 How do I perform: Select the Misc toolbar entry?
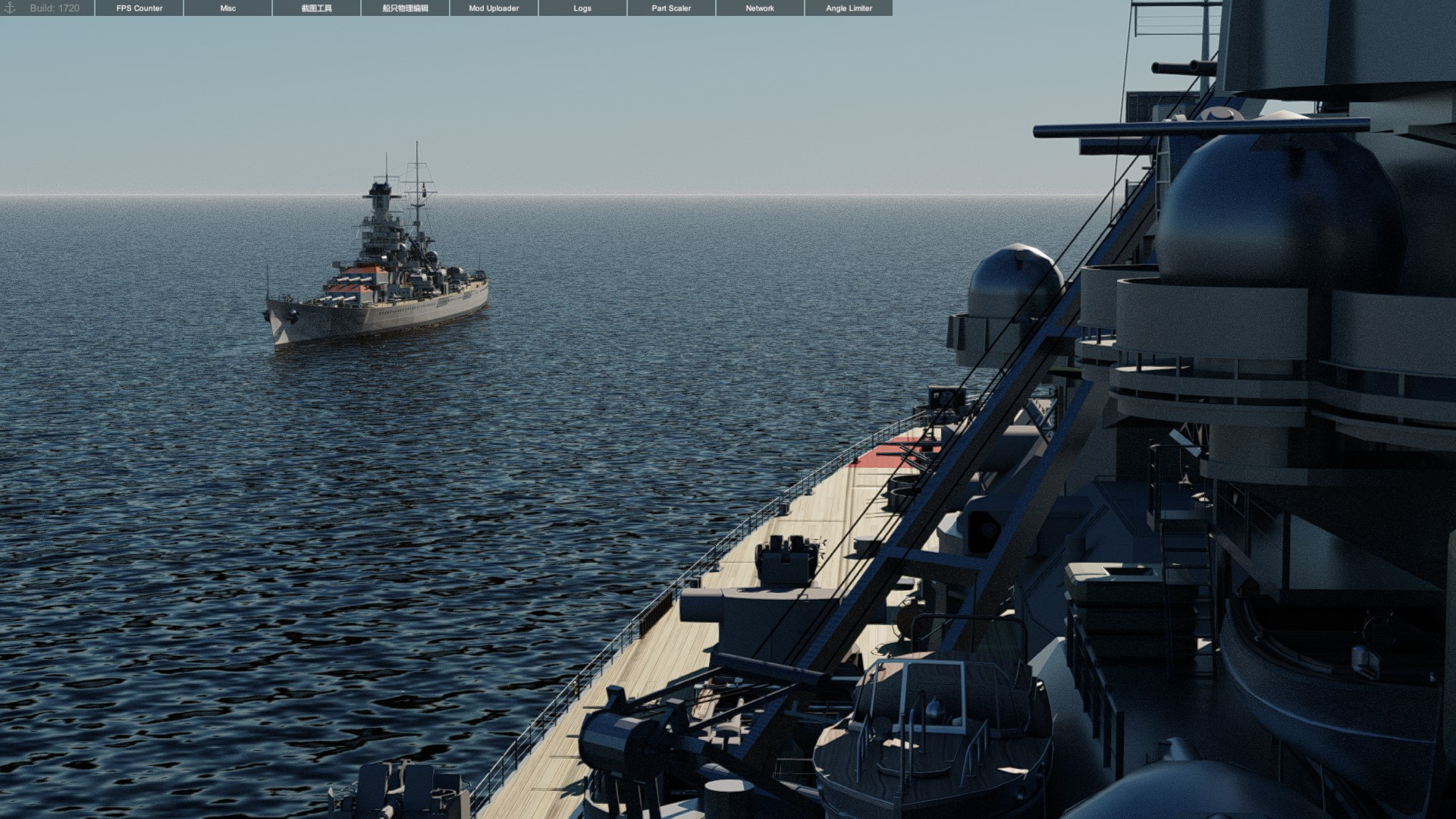pos(228,8)
